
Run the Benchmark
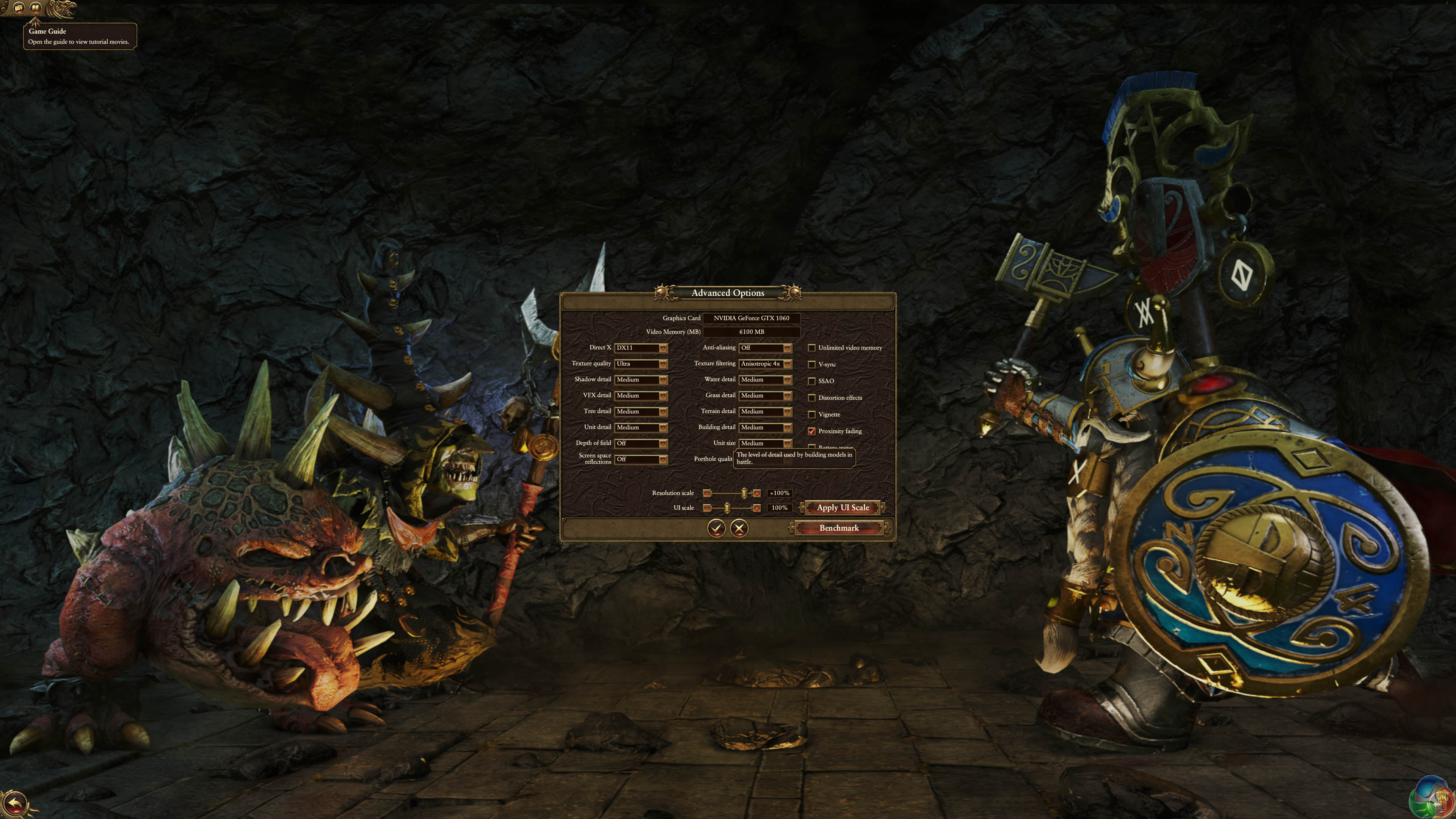(x=839, y=529)
